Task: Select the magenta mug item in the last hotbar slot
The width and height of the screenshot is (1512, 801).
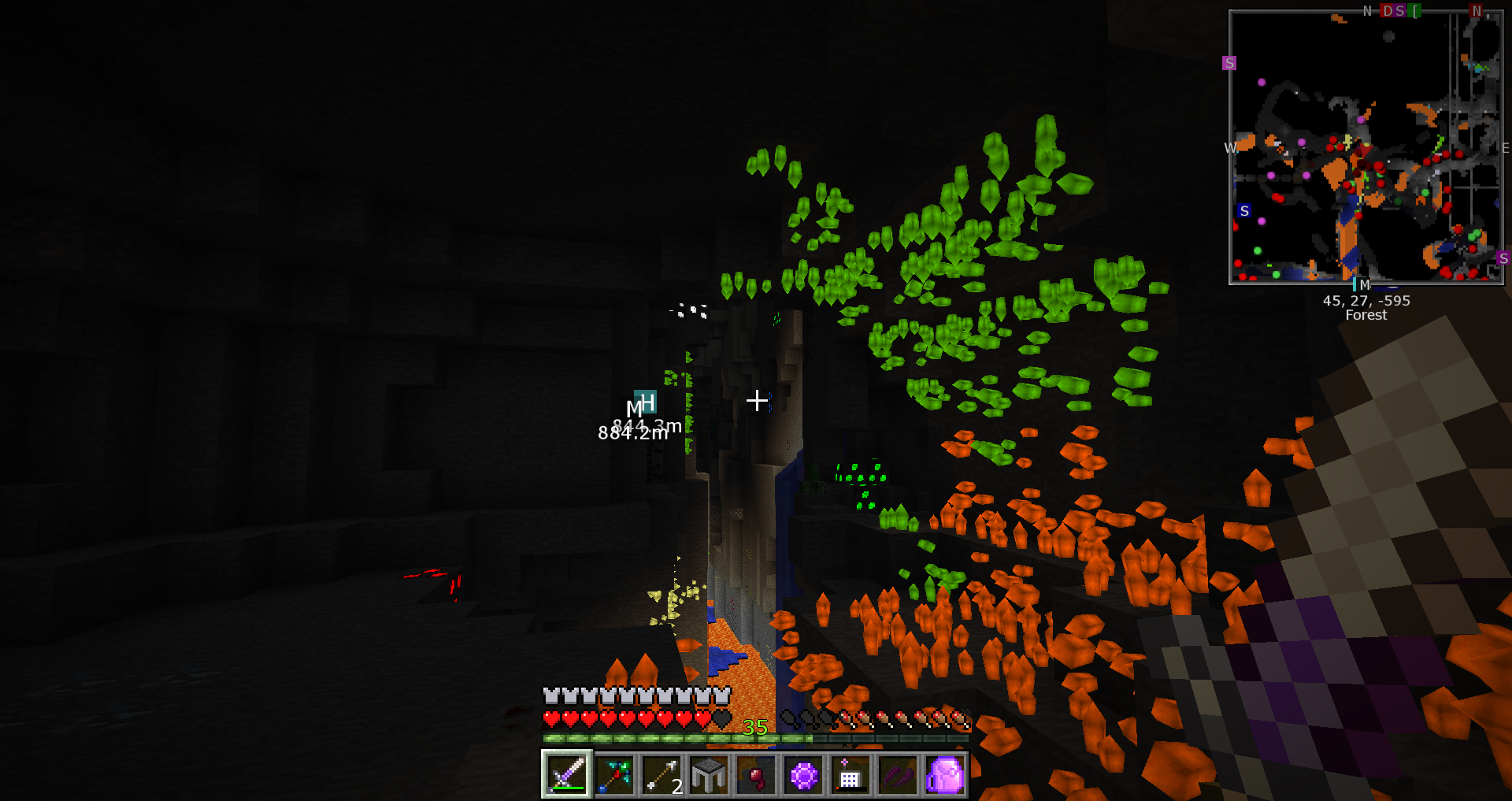Action: (946, 776)
